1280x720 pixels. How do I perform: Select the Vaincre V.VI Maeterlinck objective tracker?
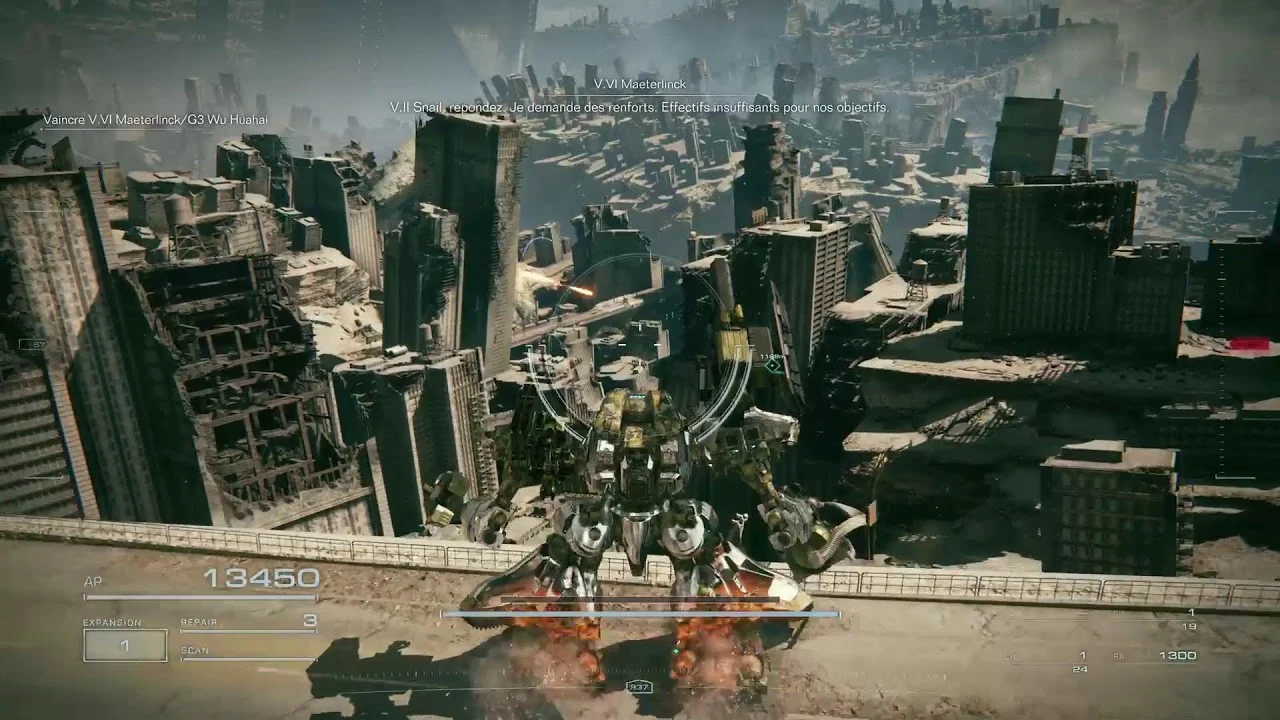[x=155, y=120]
